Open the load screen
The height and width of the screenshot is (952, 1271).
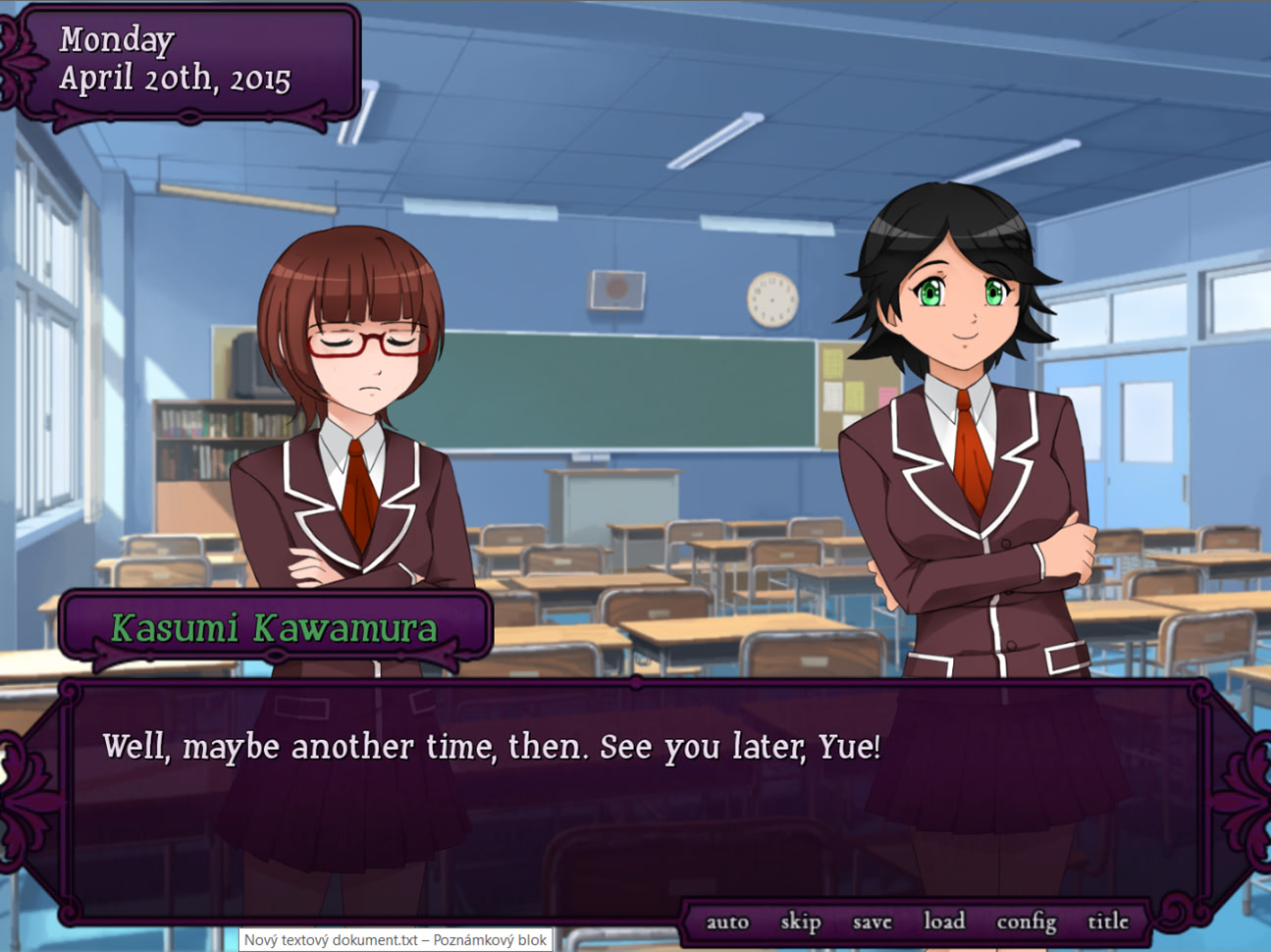click(x=944, y=922)
